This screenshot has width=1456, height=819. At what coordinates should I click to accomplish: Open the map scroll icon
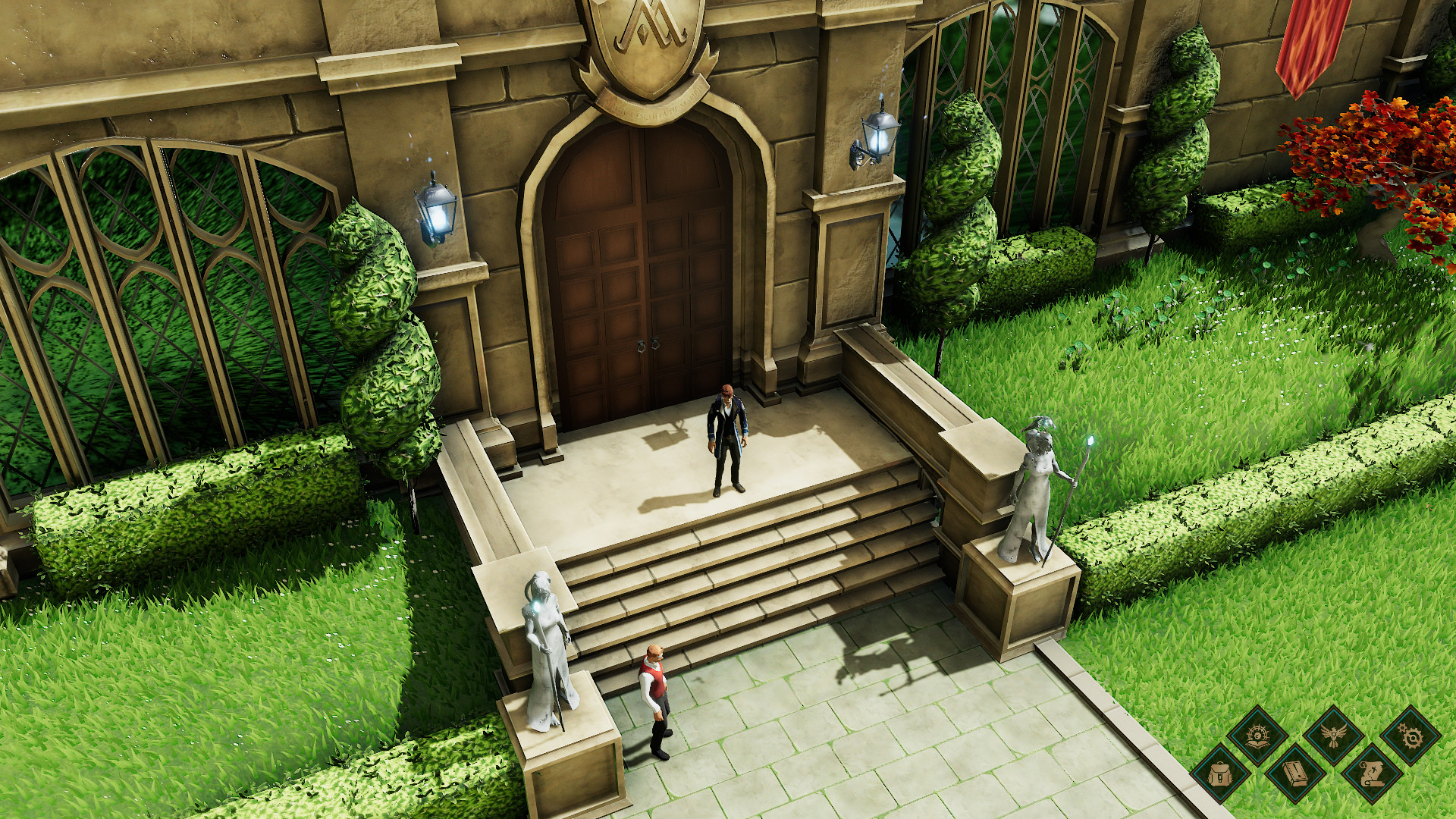click(1372, 775)
